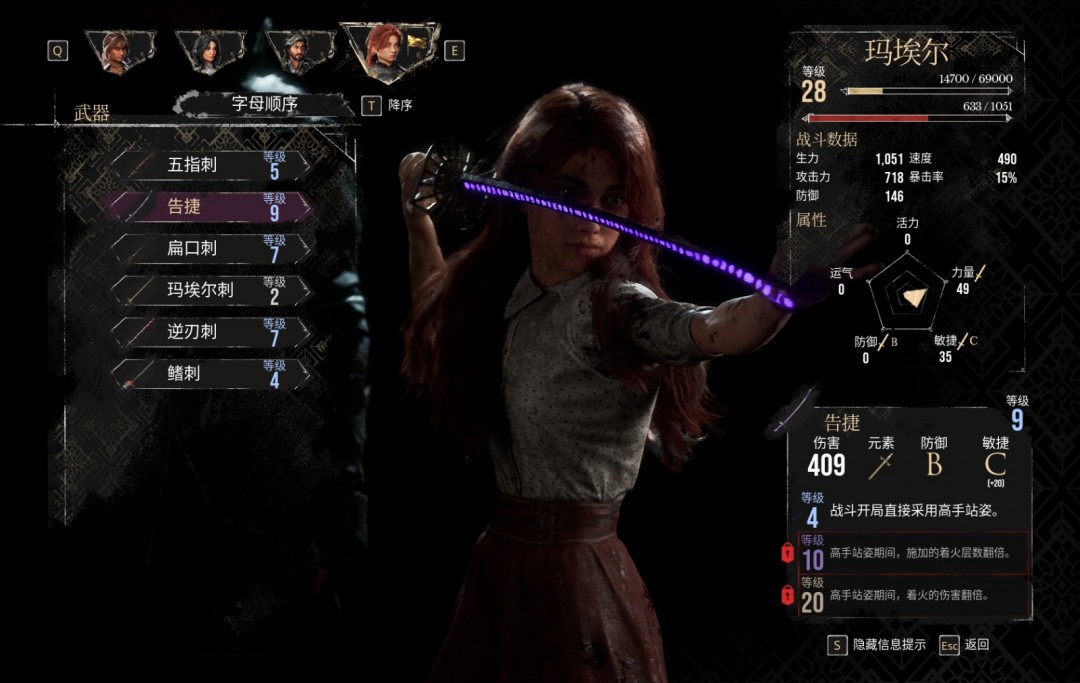
Task: Click 隐藏信息提示 to hide info tips
Action: [877, 645]
